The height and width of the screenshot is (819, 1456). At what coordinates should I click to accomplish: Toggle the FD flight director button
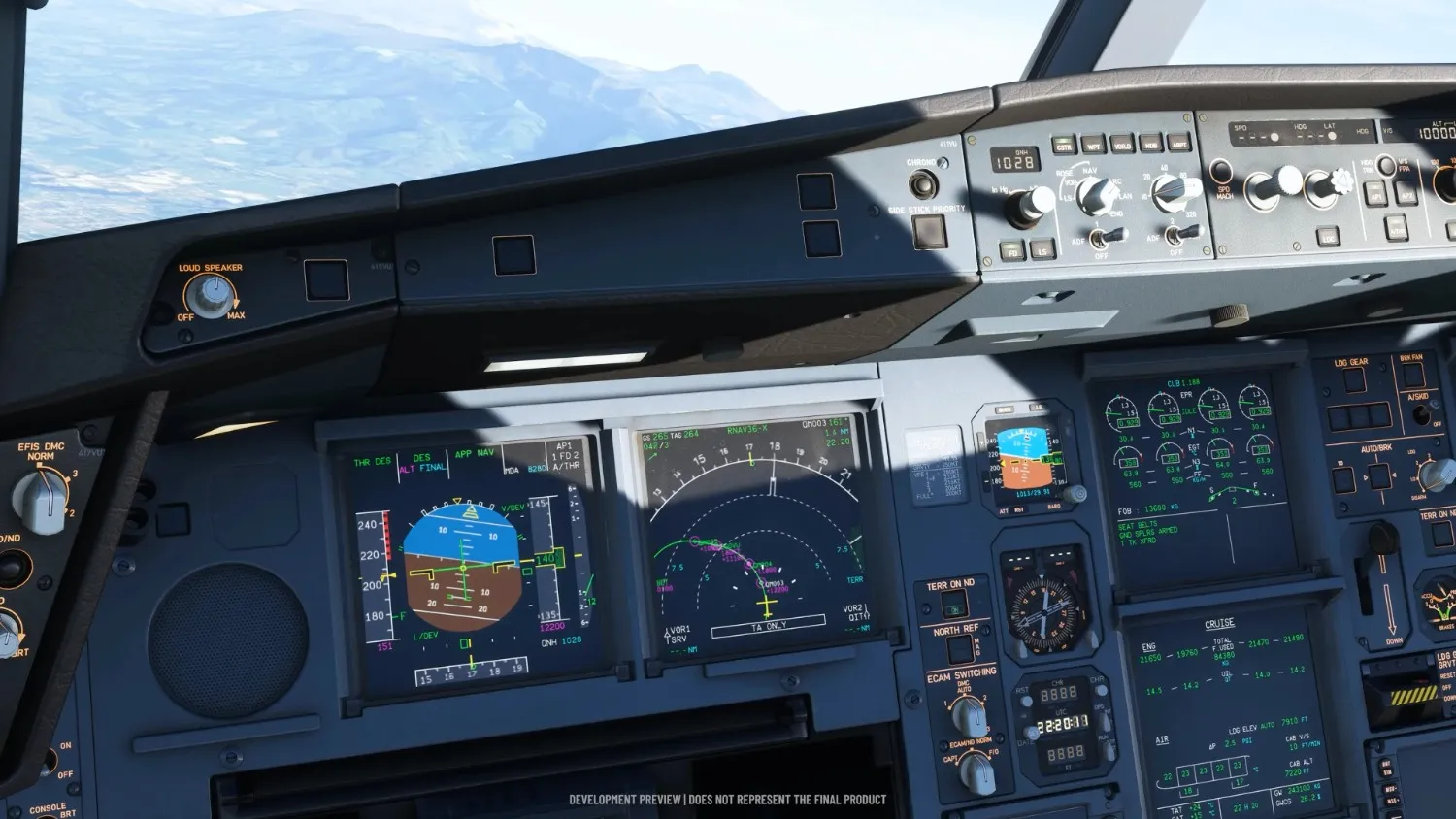(x=1012, y=250)
